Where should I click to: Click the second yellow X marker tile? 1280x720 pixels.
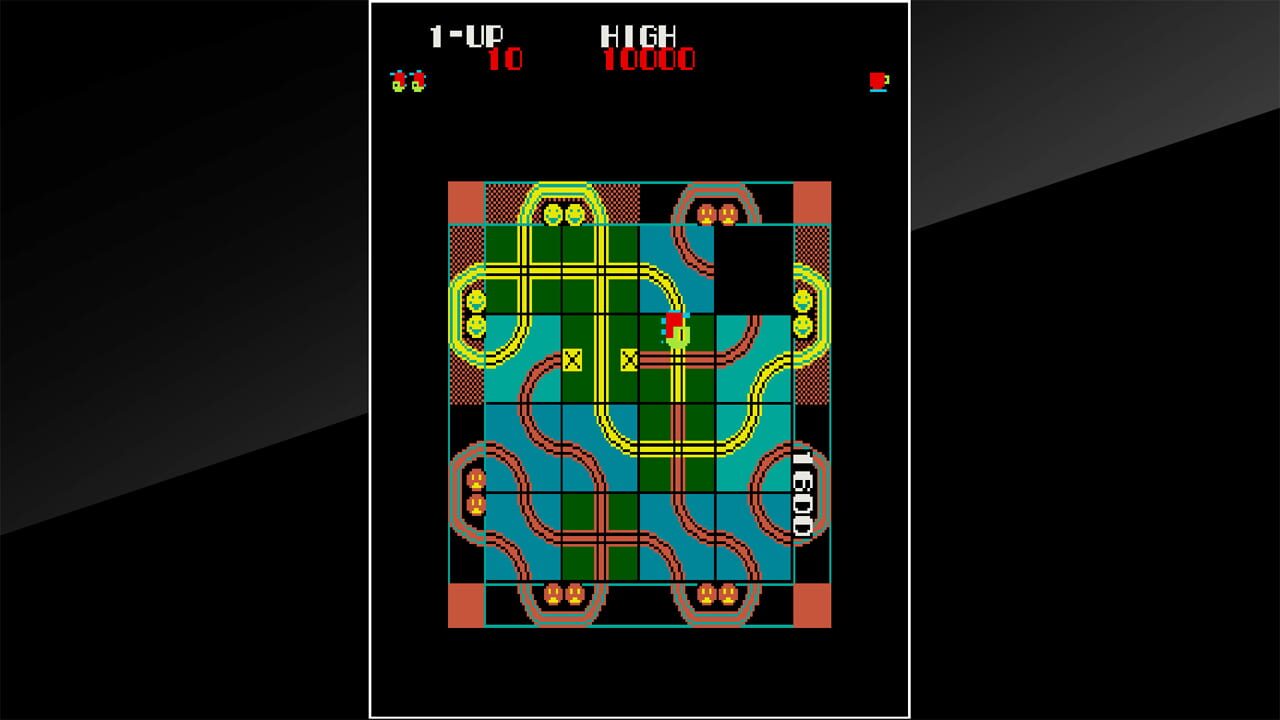point(630,356)
